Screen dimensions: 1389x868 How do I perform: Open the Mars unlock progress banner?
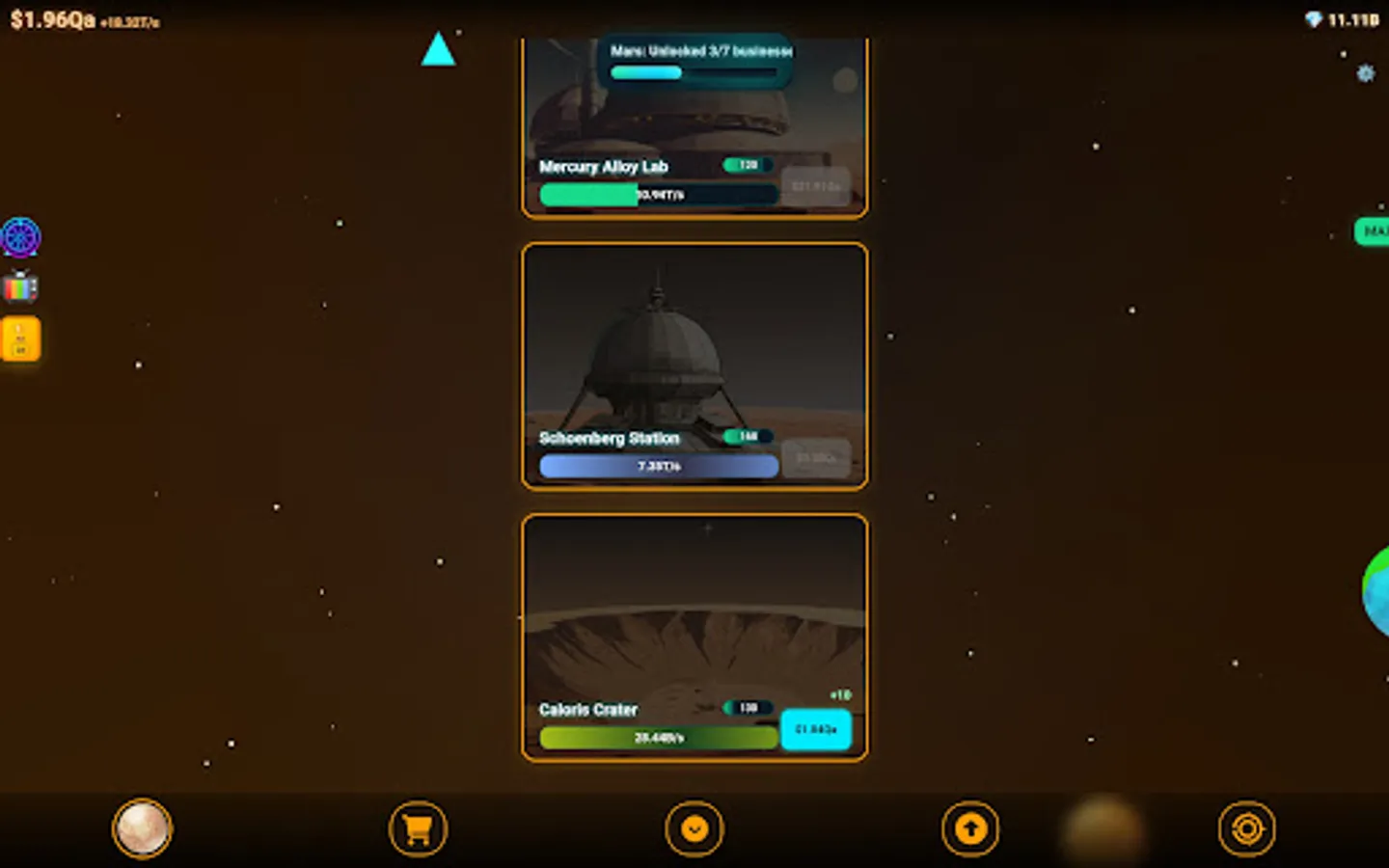(x=695, y=61)
